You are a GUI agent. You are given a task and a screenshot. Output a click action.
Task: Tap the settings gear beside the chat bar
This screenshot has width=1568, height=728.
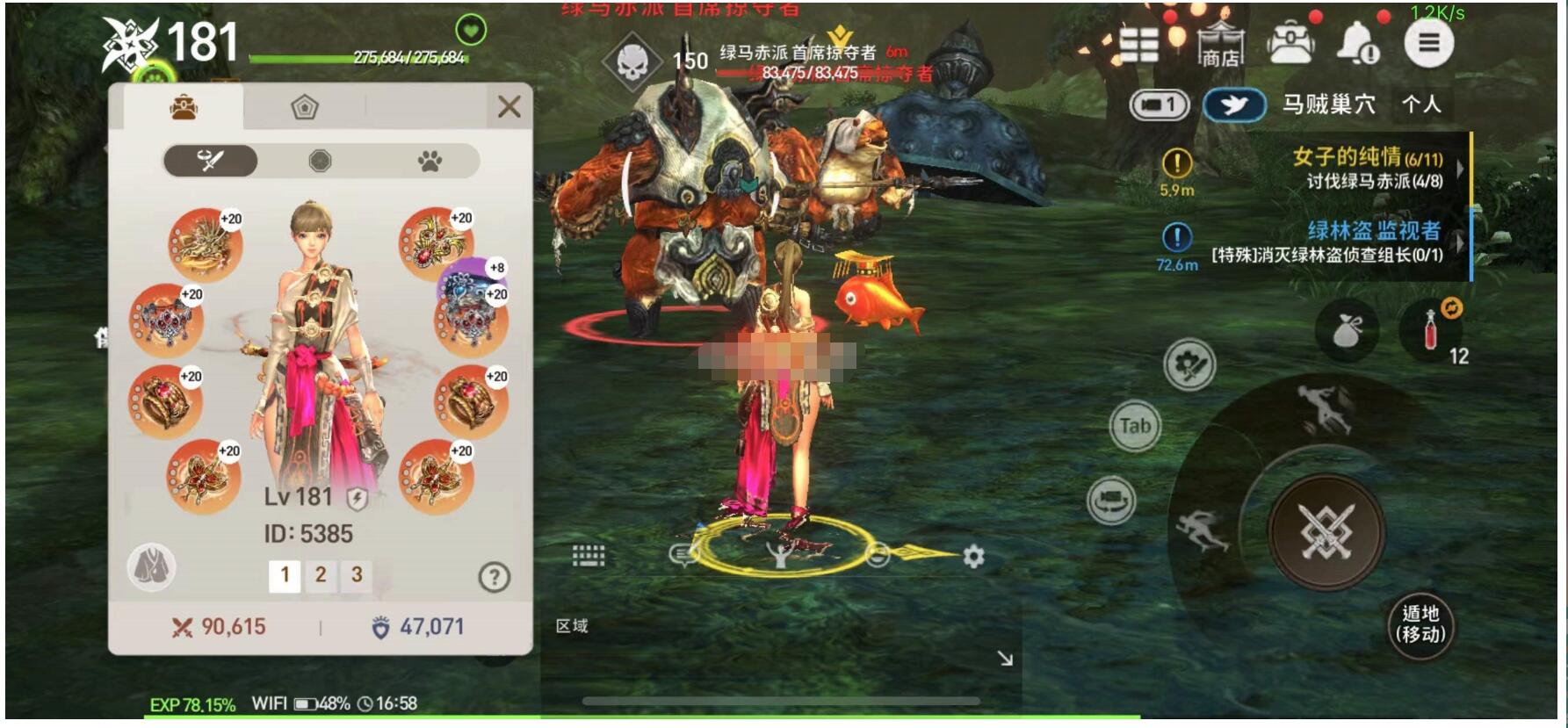pyautogui.click(x=973, y=554)
